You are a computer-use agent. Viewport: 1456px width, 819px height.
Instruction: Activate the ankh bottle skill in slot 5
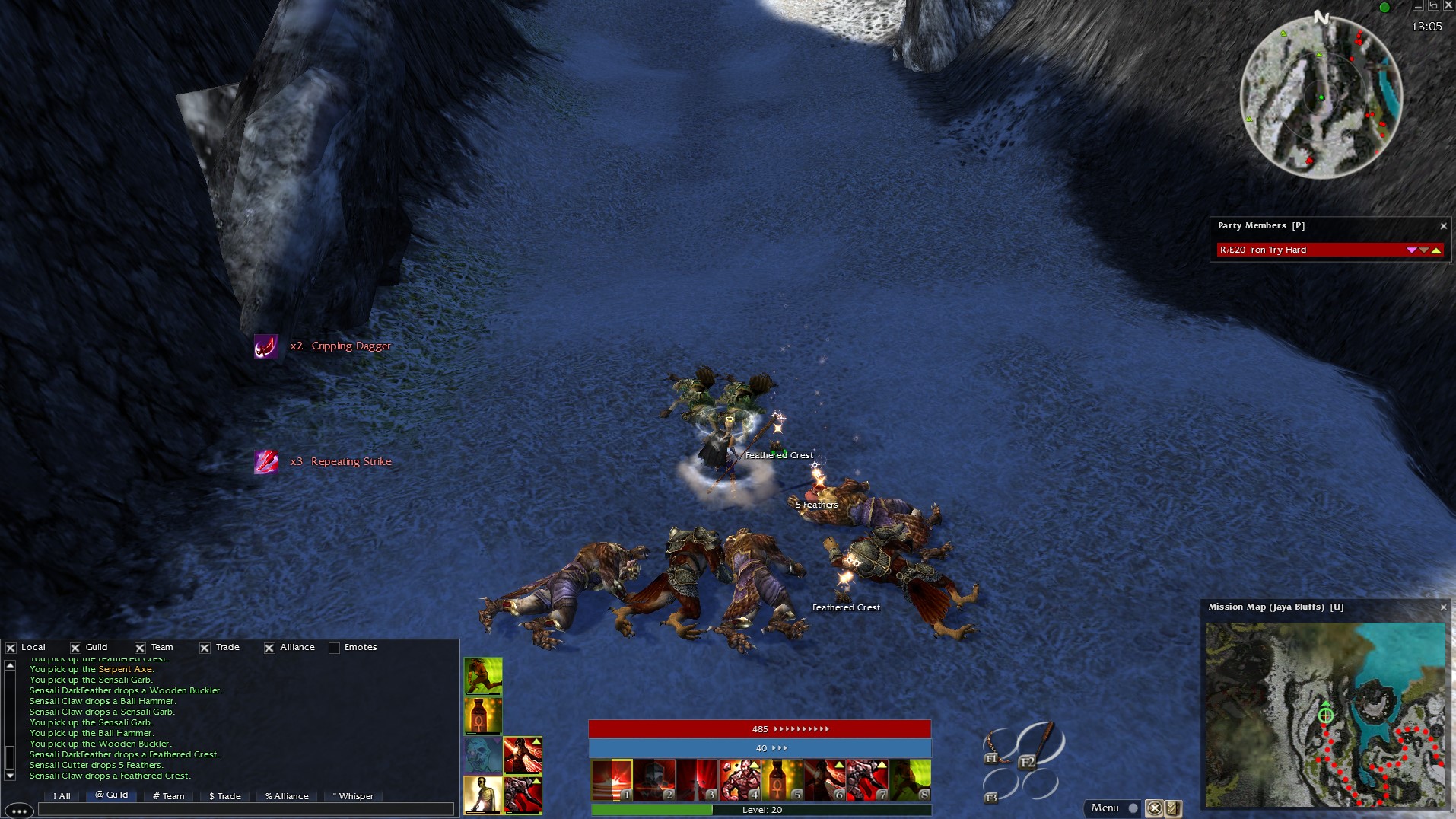coord(782,780)
